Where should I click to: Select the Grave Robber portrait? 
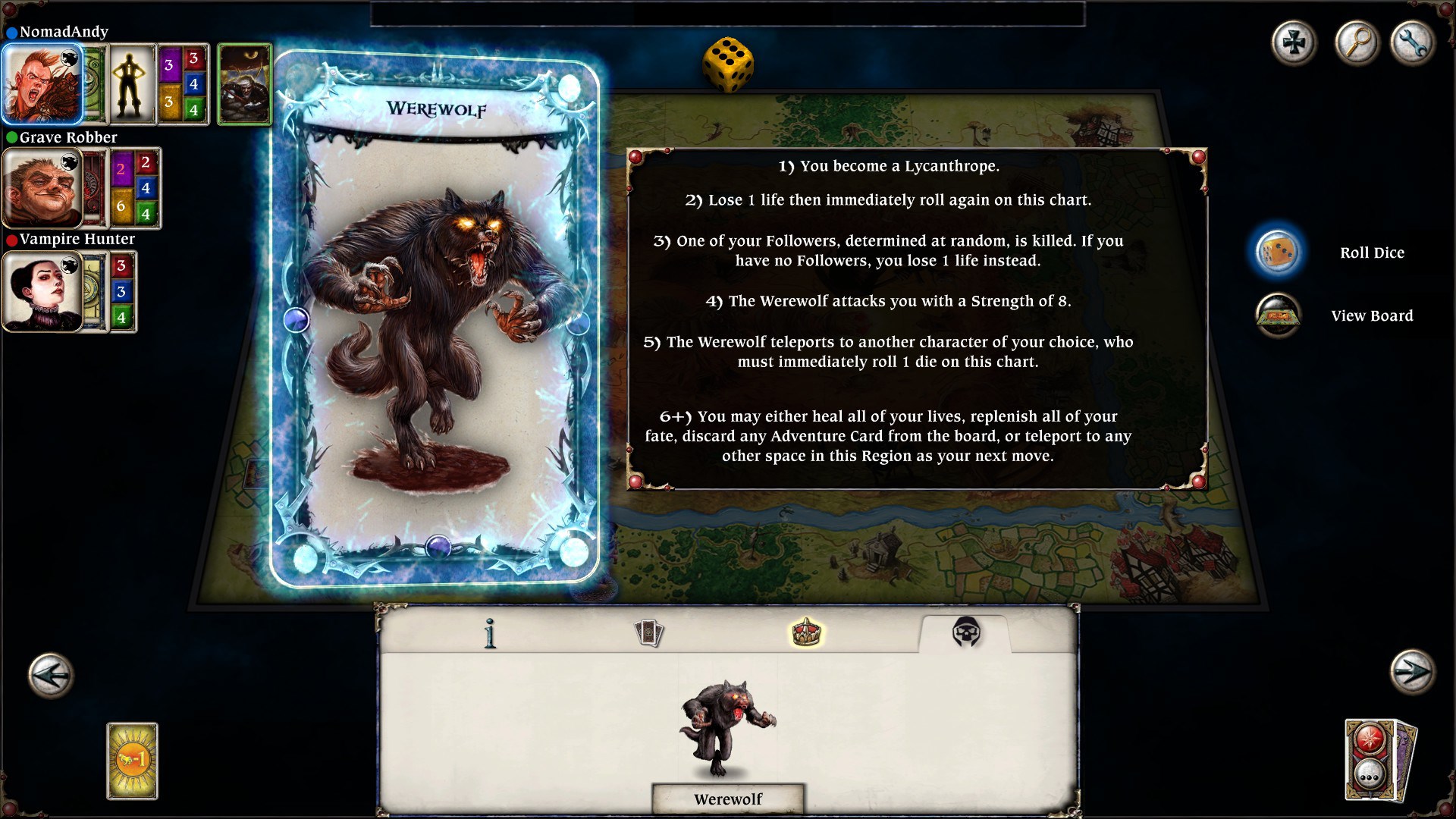(42, 188)
